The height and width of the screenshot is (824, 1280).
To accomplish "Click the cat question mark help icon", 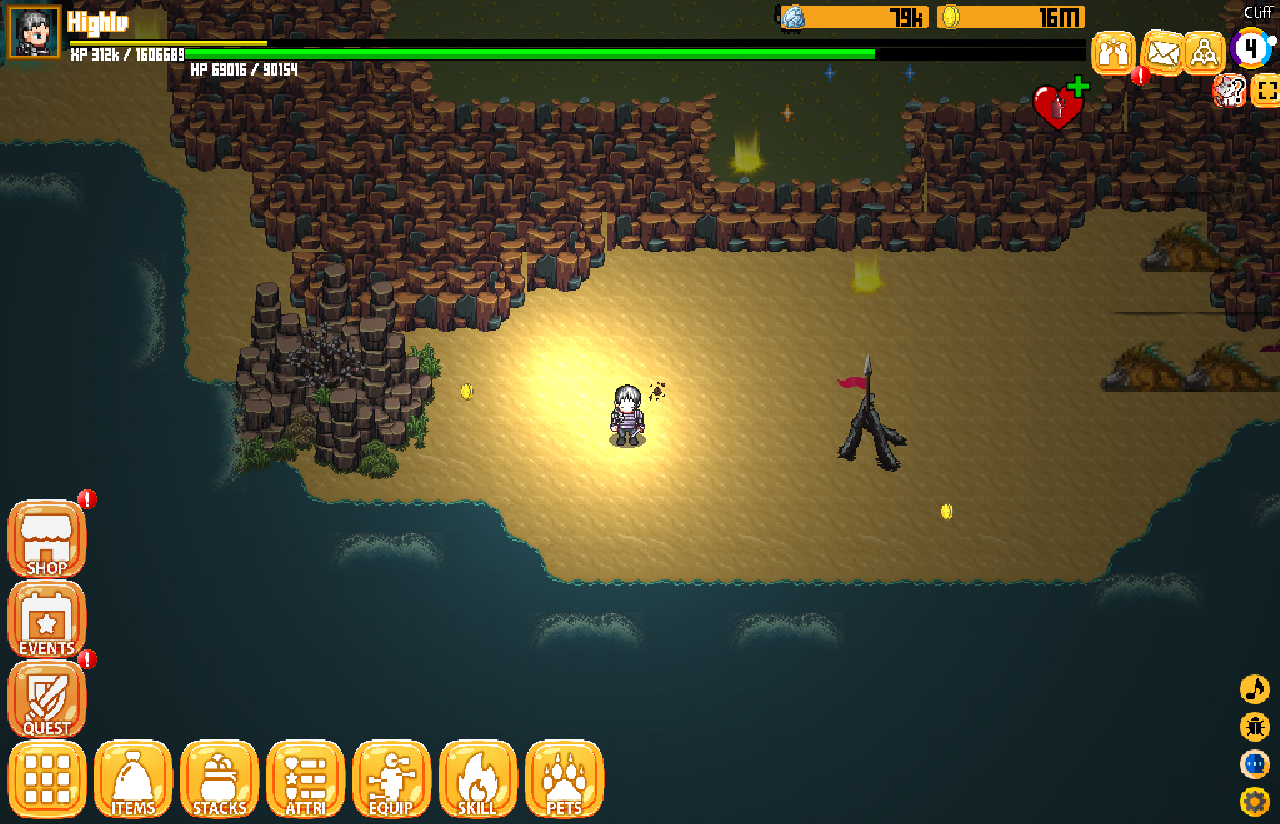I will tap(1228, 91).
